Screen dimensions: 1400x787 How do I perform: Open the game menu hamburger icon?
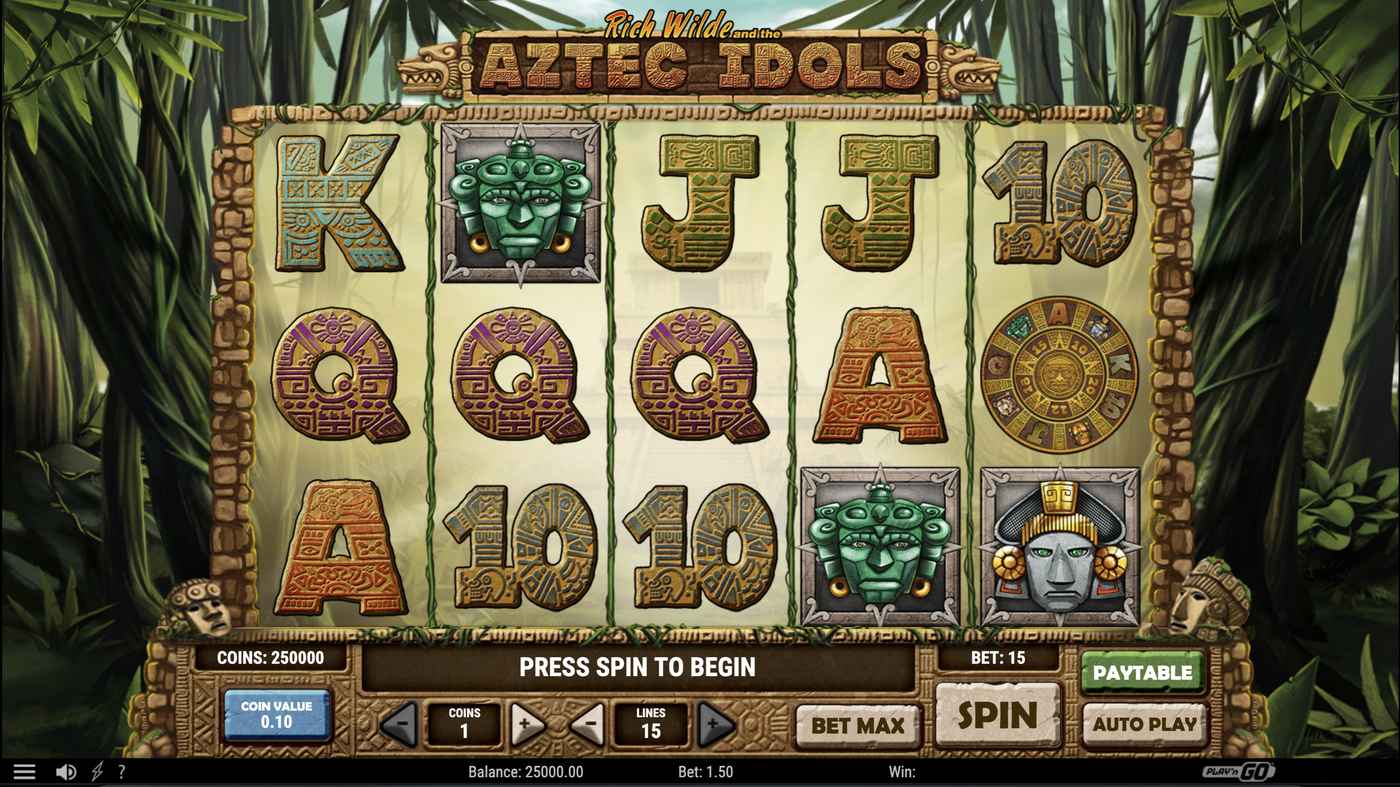[x=24, y=770]
